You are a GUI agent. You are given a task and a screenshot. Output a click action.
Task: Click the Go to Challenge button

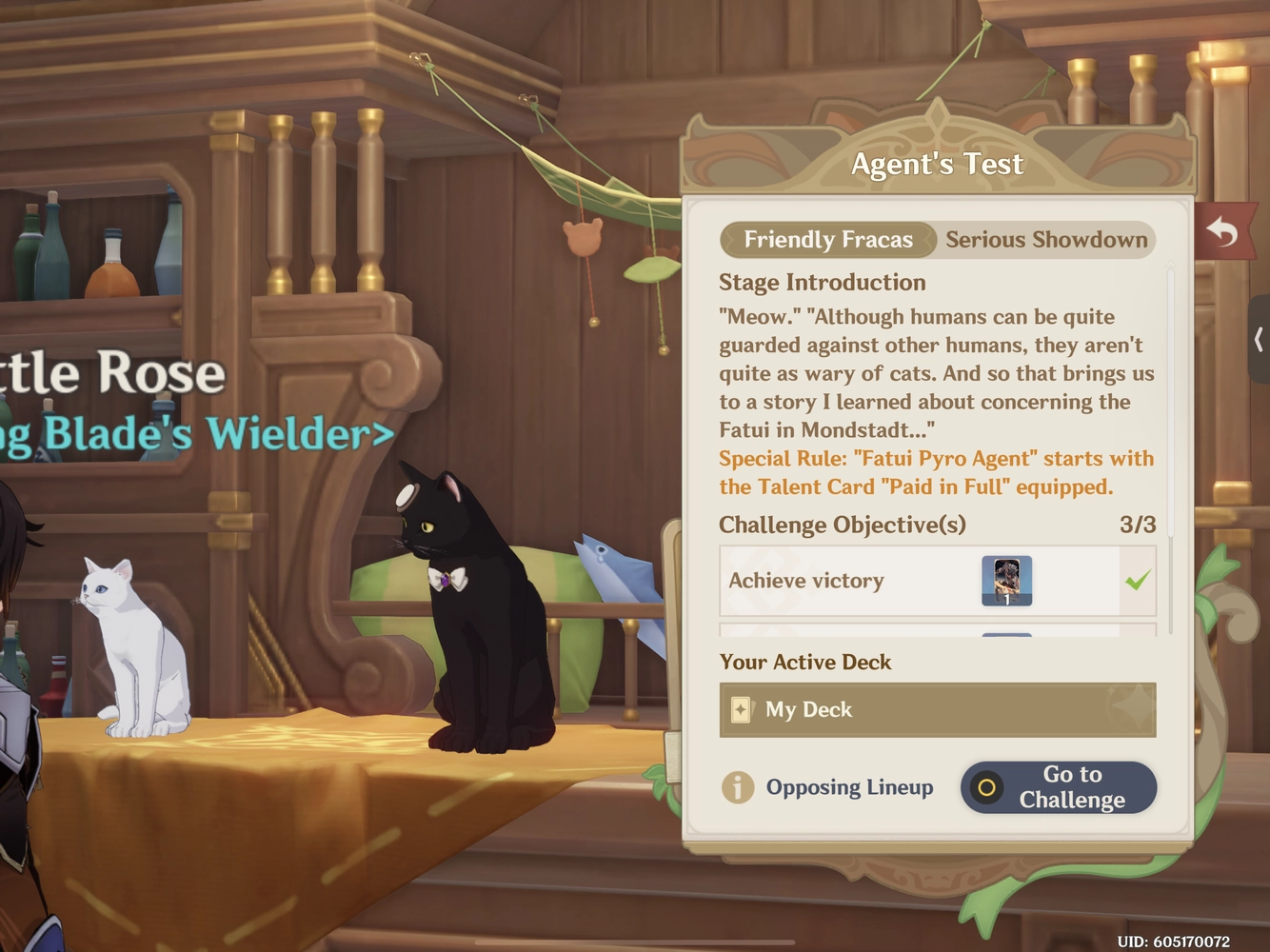click(x=1059, y=787)
